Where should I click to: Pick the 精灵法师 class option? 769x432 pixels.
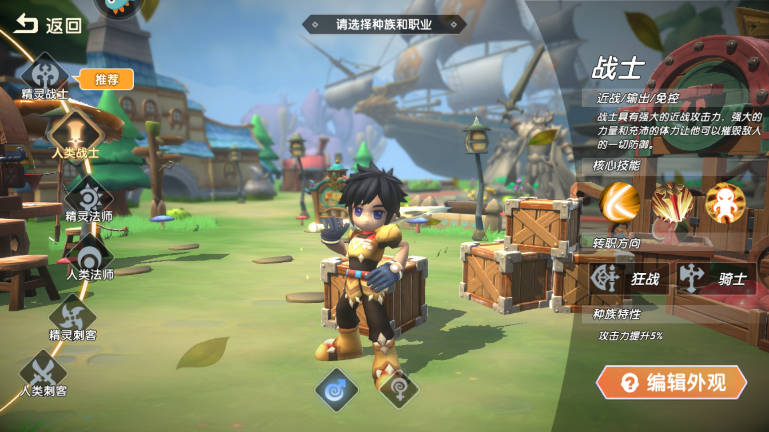point(88,195)
